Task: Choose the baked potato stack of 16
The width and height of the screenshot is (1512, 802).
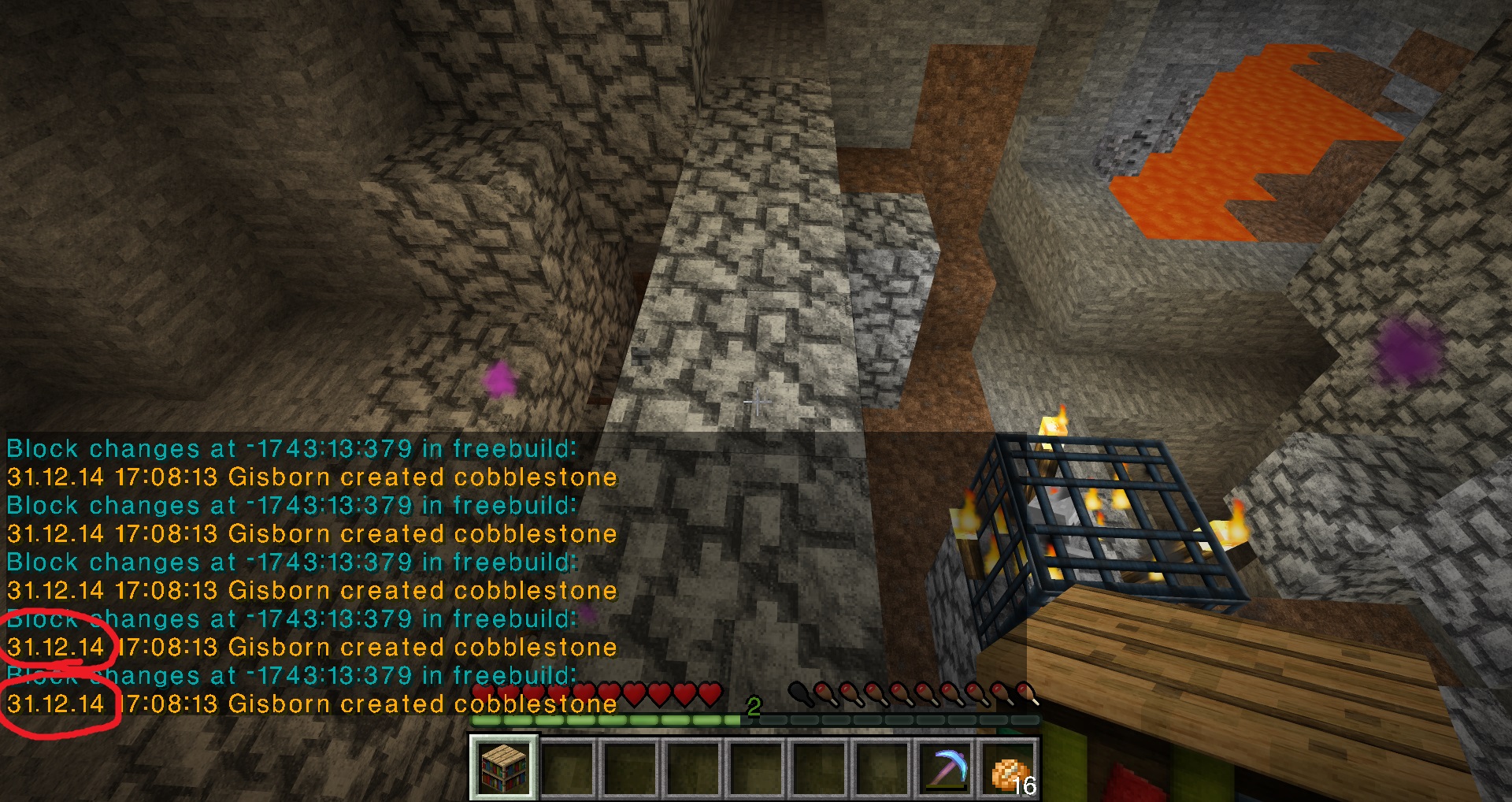Action: point(1010,768)
